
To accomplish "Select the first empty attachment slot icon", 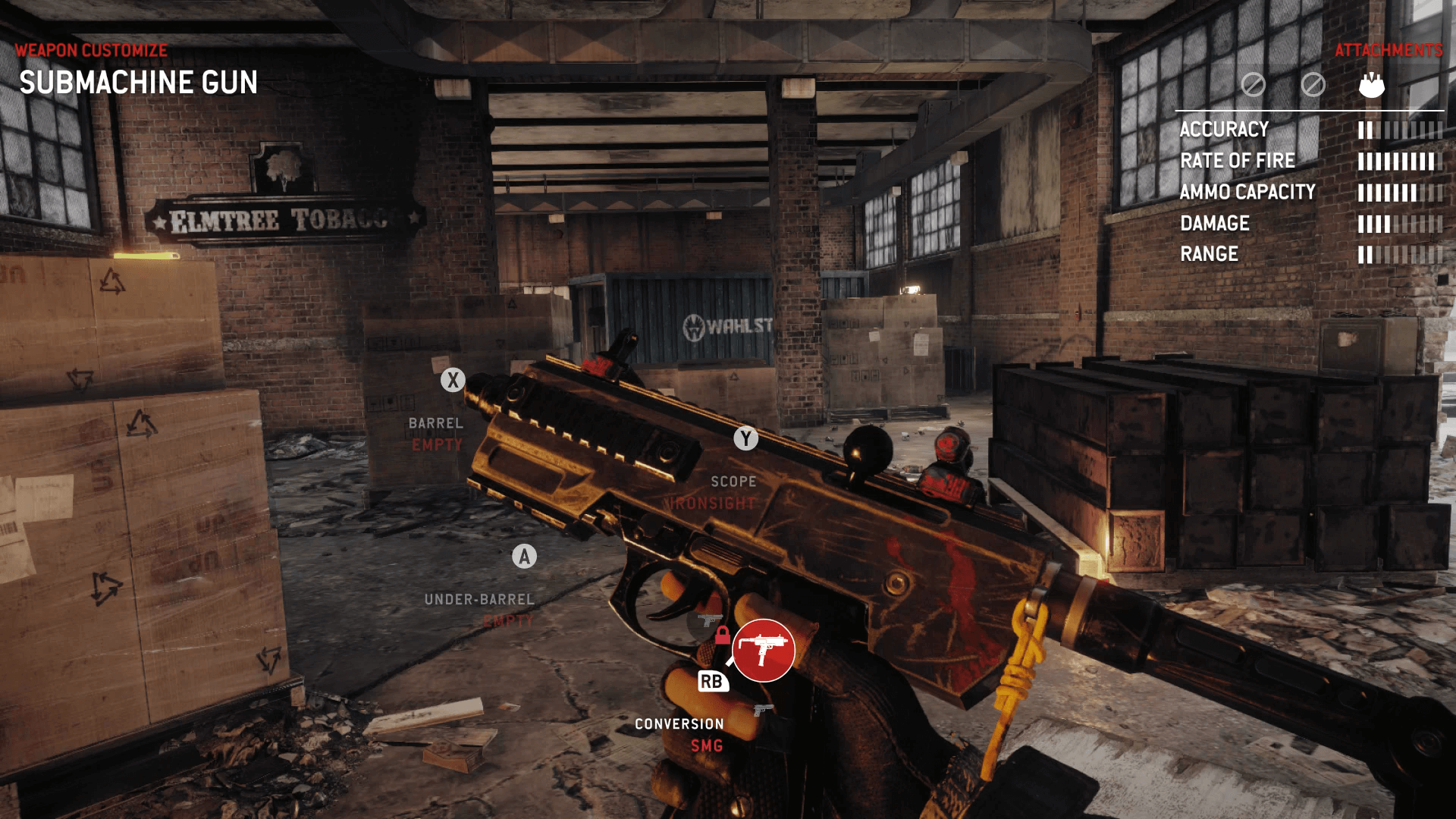I will 1255,85.
